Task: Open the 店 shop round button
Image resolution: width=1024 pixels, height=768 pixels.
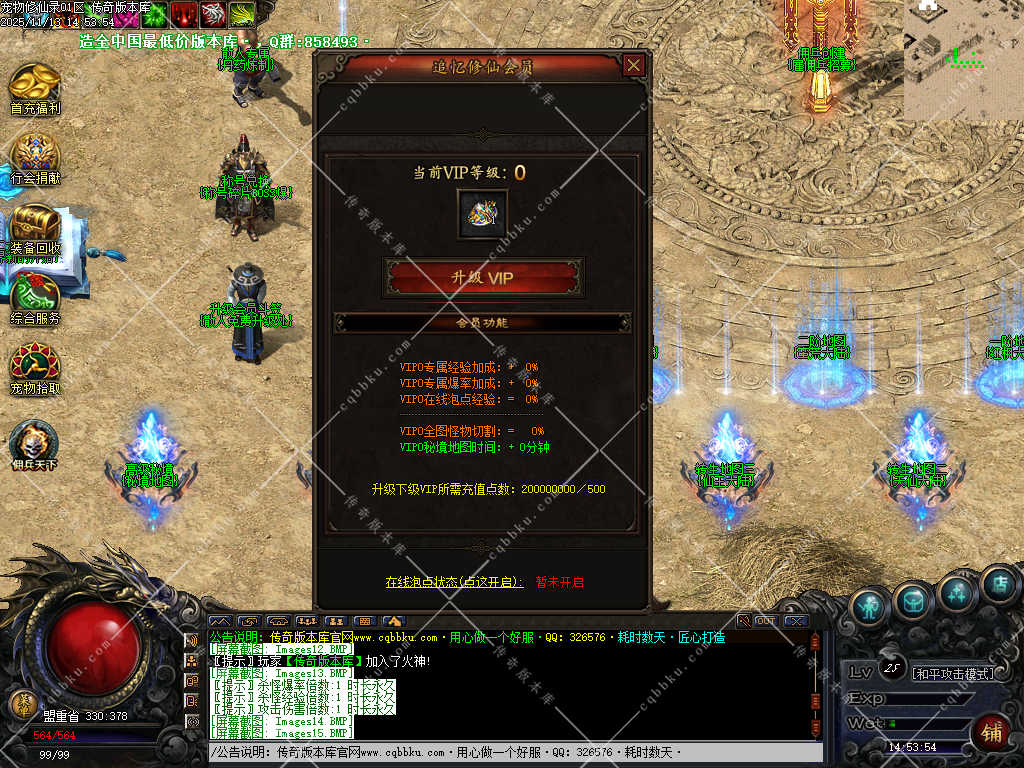Action: [x=999, y=585]
